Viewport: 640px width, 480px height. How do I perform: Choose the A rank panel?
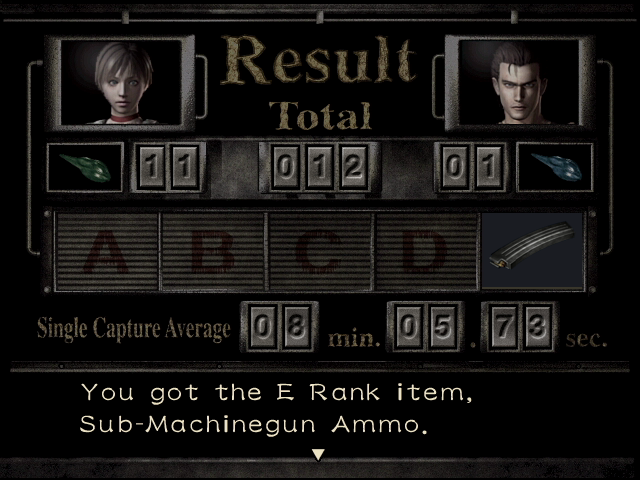(108, 251)
